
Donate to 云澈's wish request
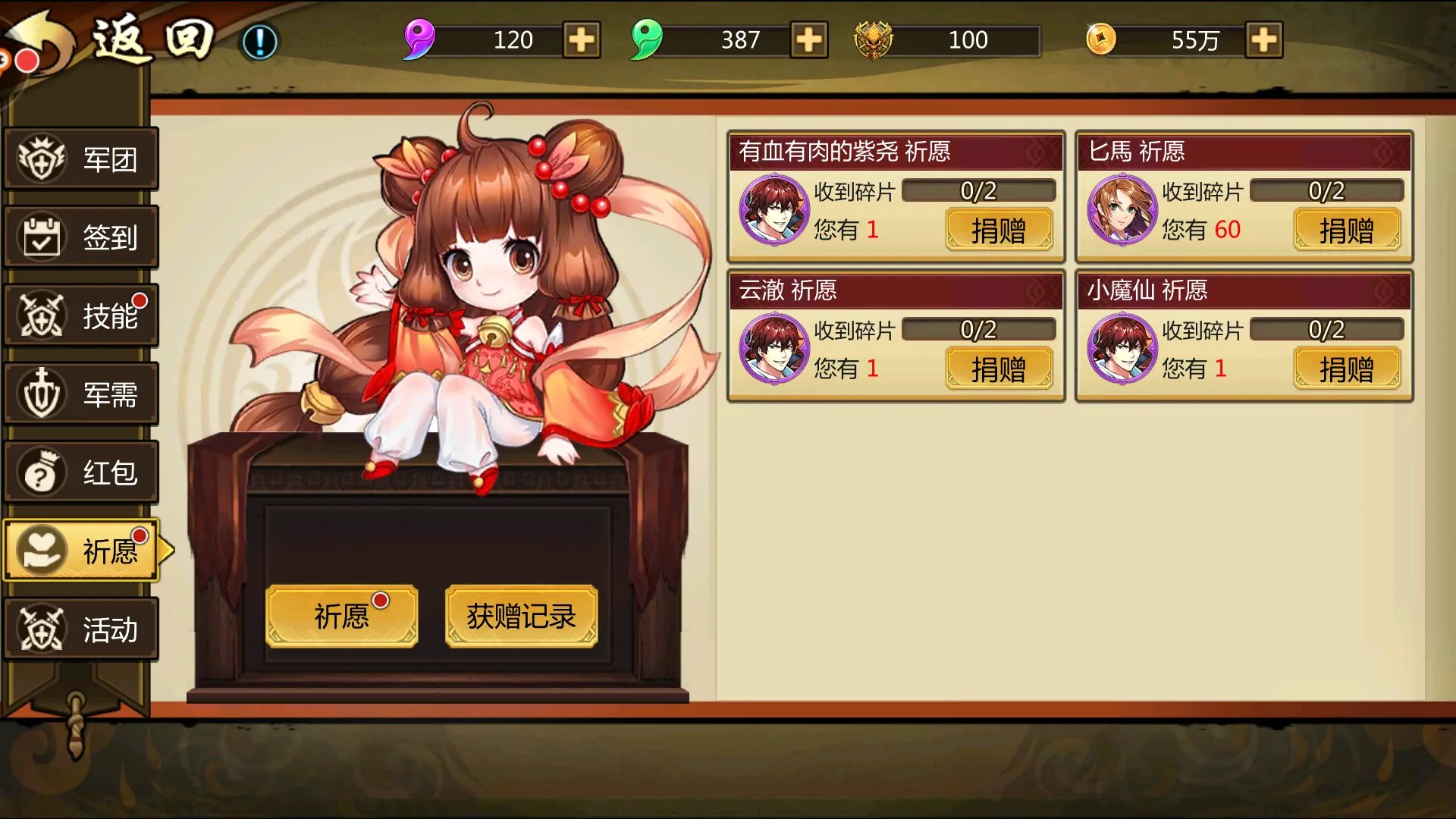(999, 369)
